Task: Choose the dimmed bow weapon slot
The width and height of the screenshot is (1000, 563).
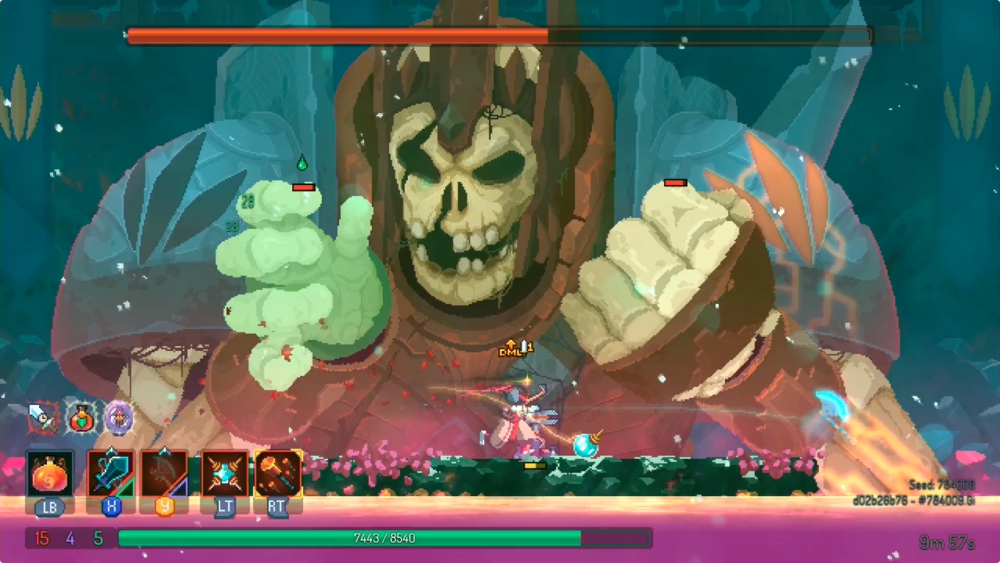Action: pos(163,473)
